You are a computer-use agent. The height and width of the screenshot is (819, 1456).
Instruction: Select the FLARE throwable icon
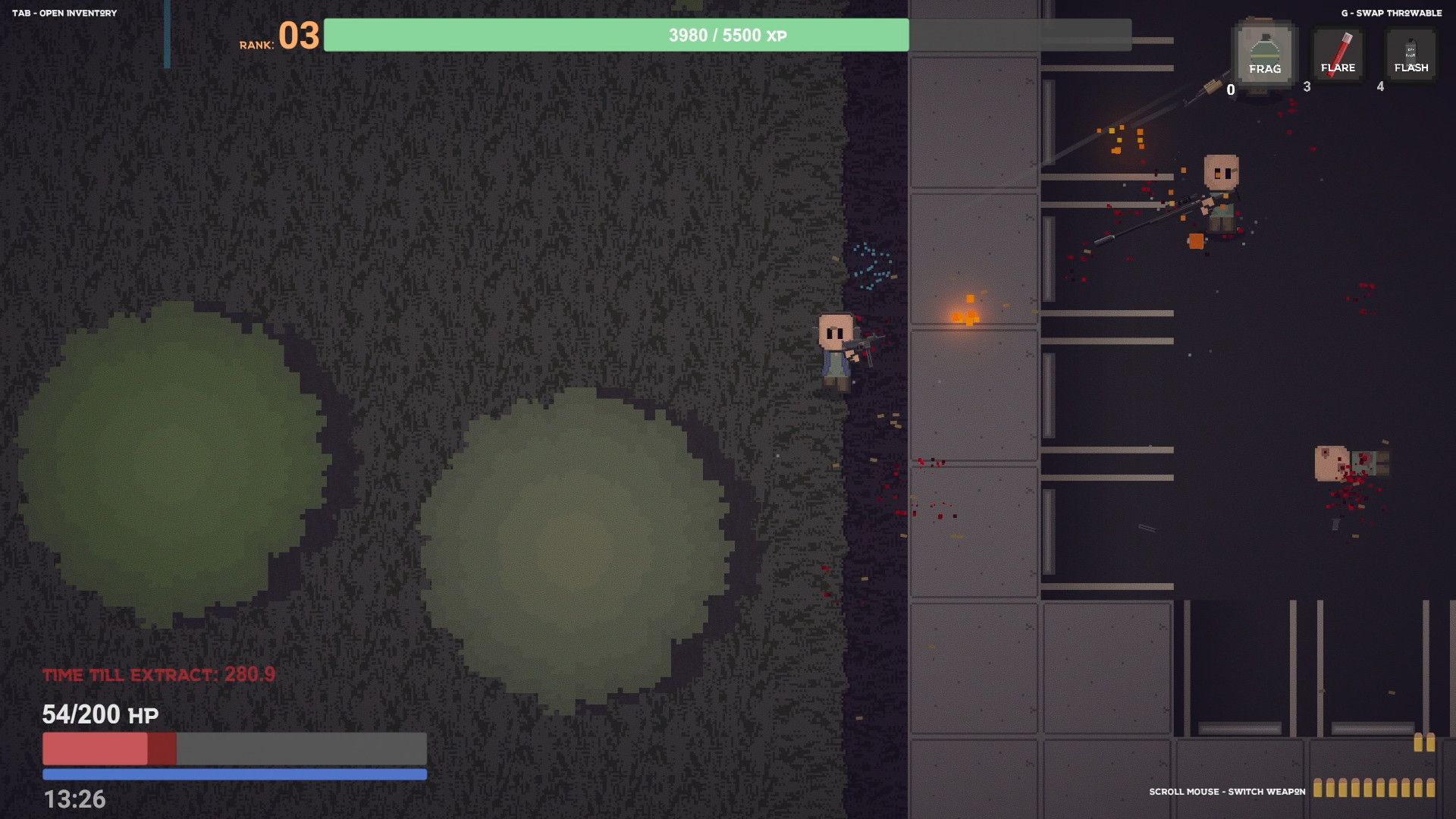coord(1338,53)
